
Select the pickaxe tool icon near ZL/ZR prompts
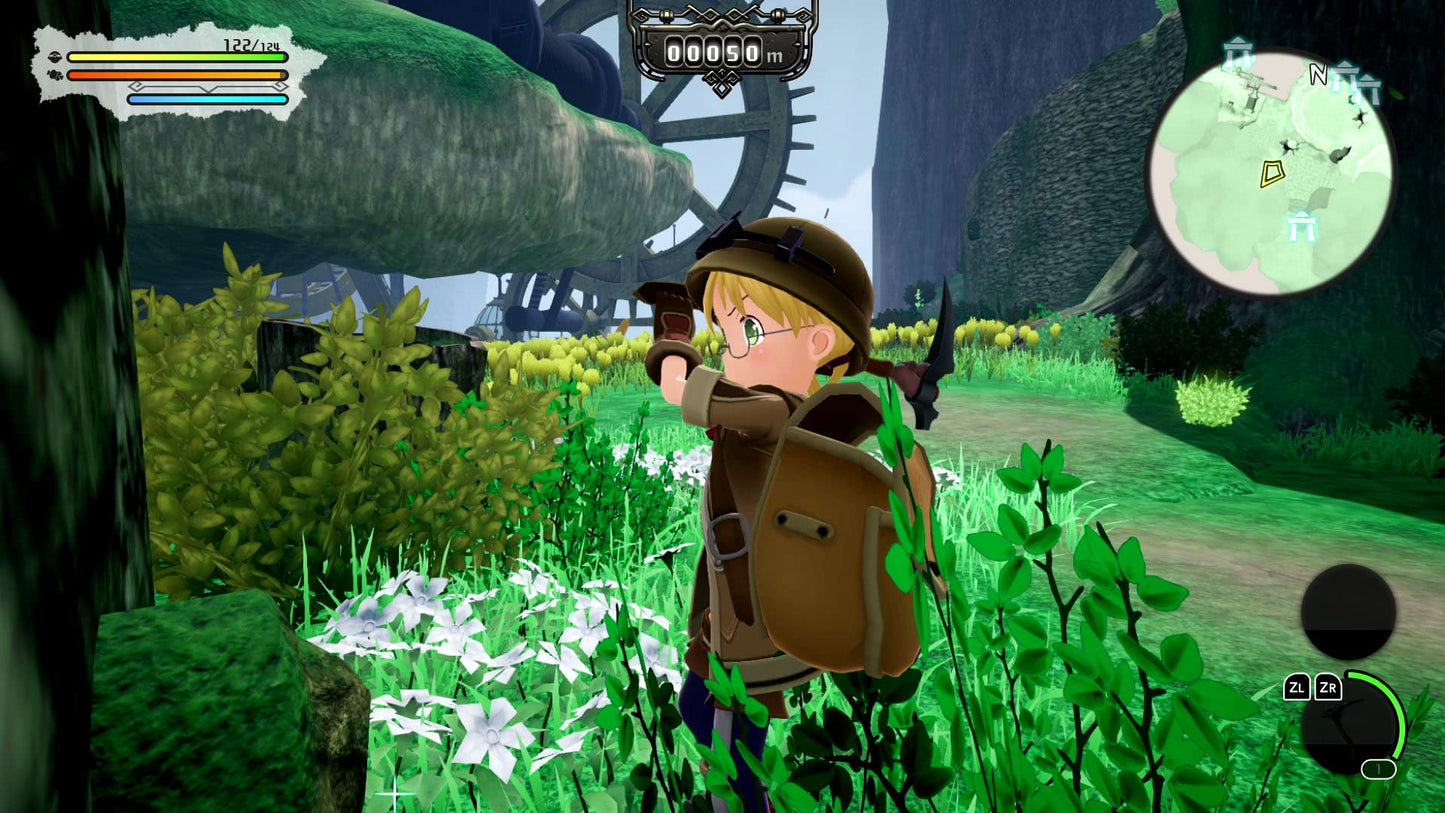click(1348, 728)
